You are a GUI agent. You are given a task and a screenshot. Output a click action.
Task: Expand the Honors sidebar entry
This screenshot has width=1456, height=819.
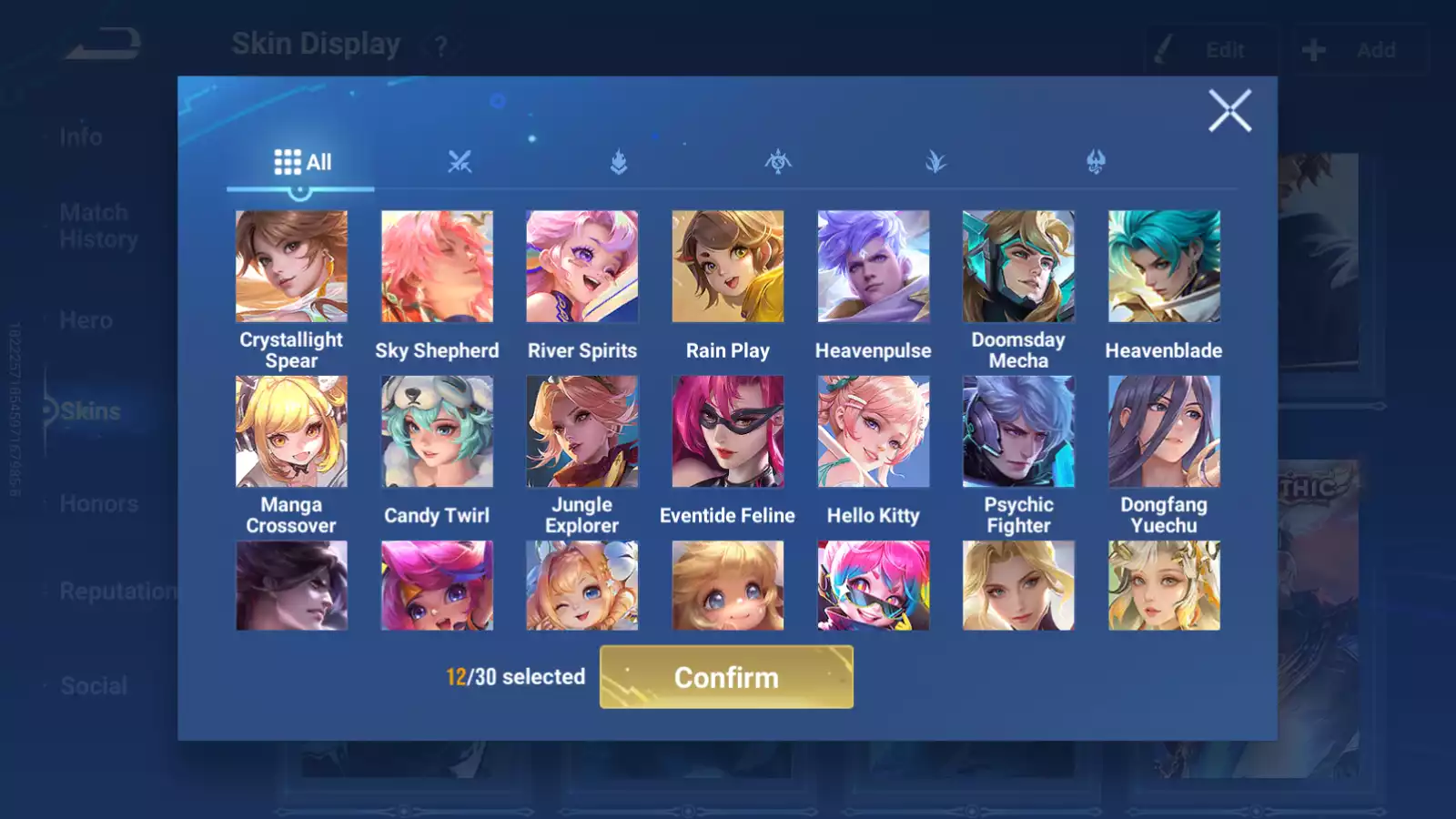pos(98,502)
